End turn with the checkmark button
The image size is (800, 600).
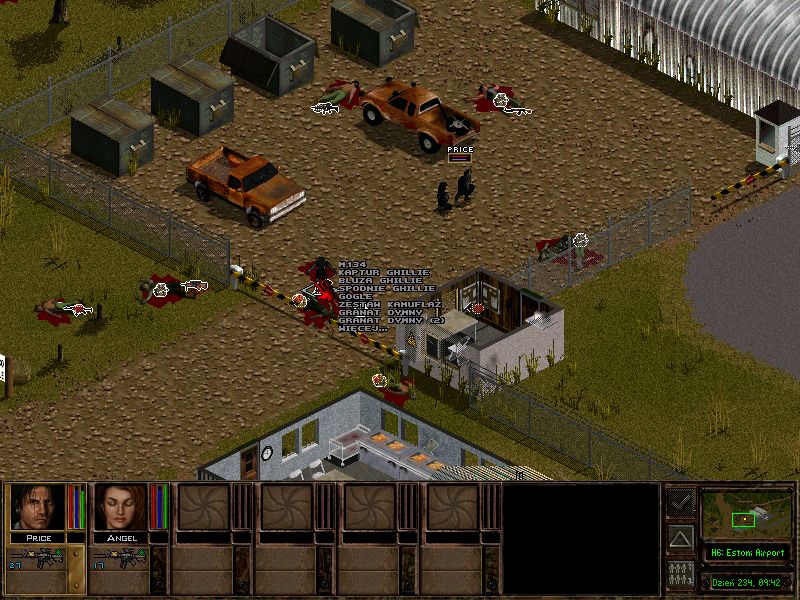[681, 502]
